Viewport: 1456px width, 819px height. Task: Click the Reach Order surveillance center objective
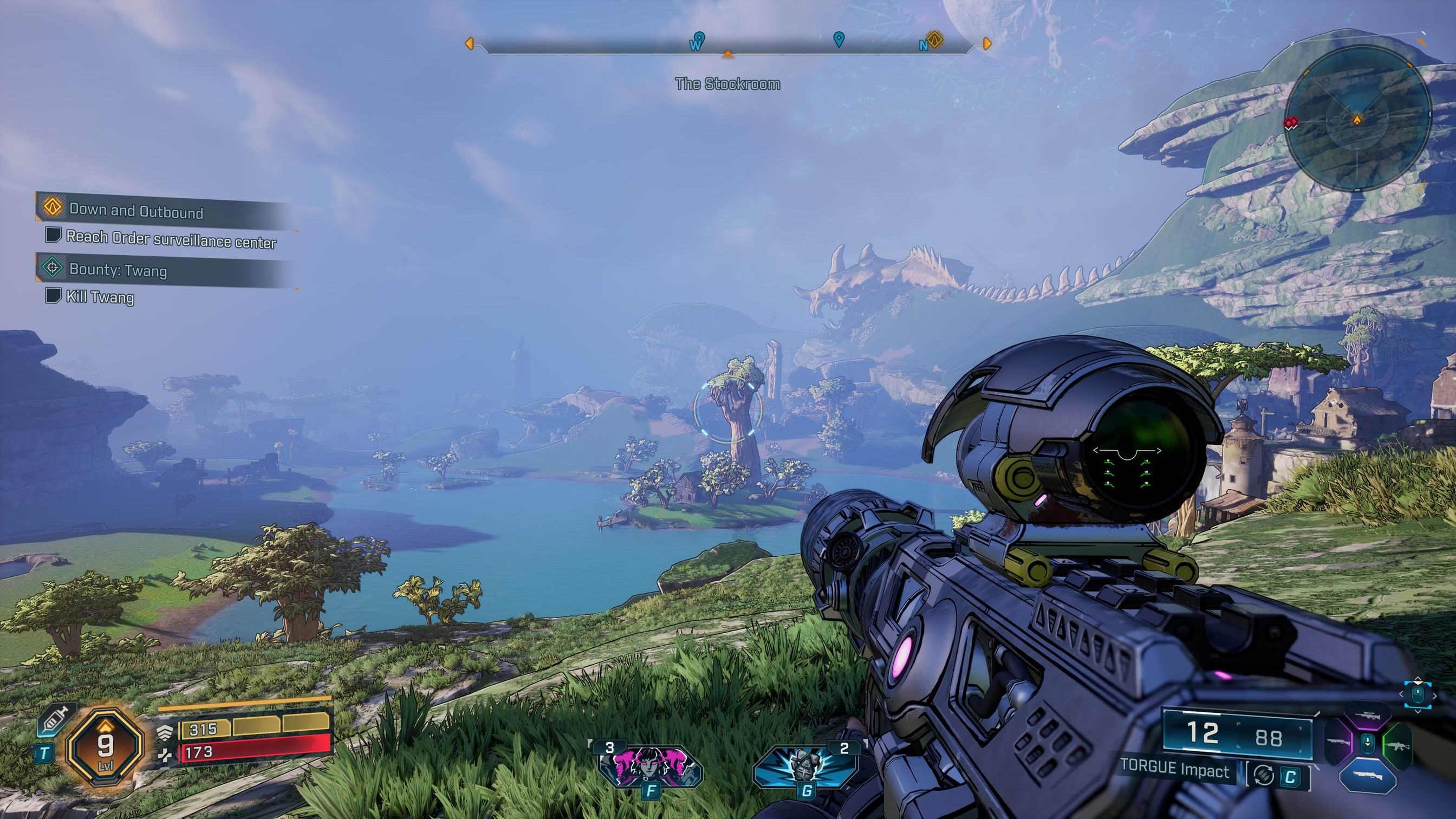tap(171, 239)
